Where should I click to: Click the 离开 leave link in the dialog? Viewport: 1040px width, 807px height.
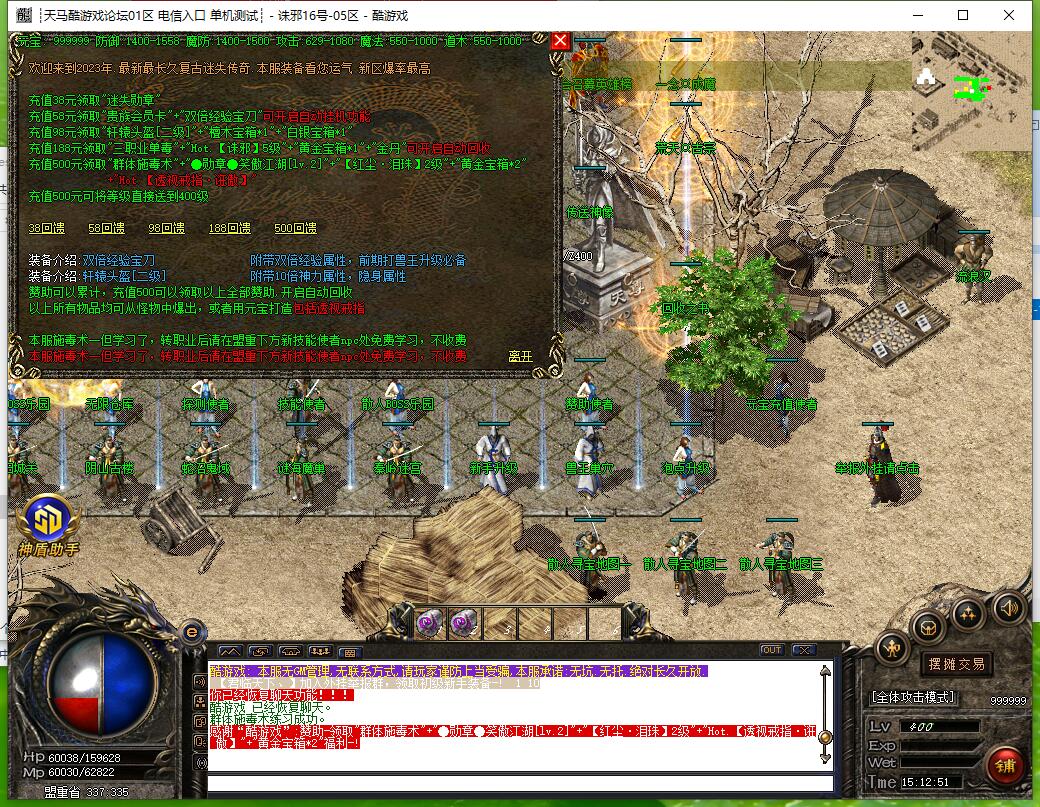click(520, 355)
